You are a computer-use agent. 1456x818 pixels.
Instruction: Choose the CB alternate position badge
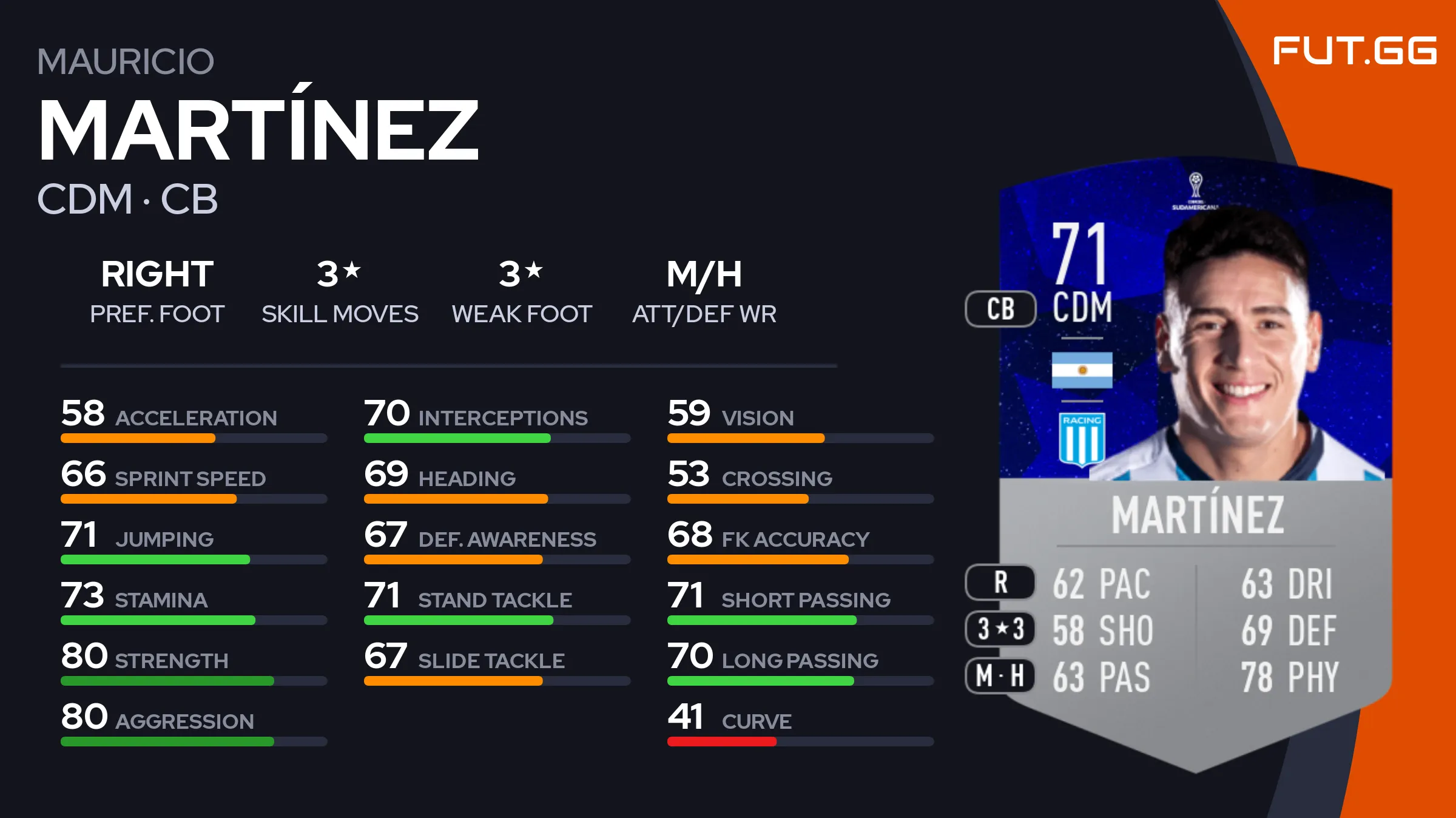pyautogui.click(x=1000, y=309)
